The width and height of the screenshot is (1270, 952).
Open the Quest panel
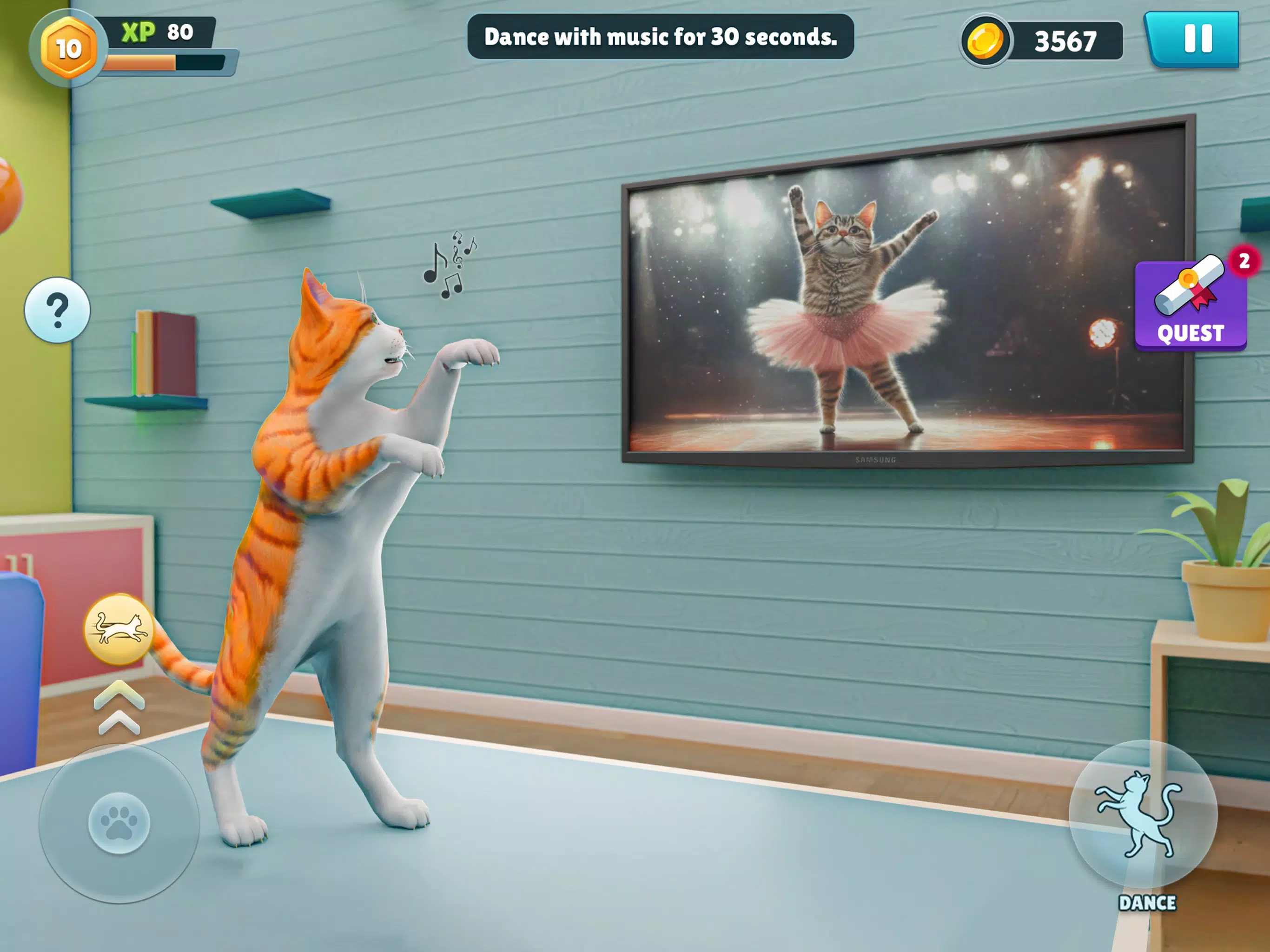[x=1190, y=305]
